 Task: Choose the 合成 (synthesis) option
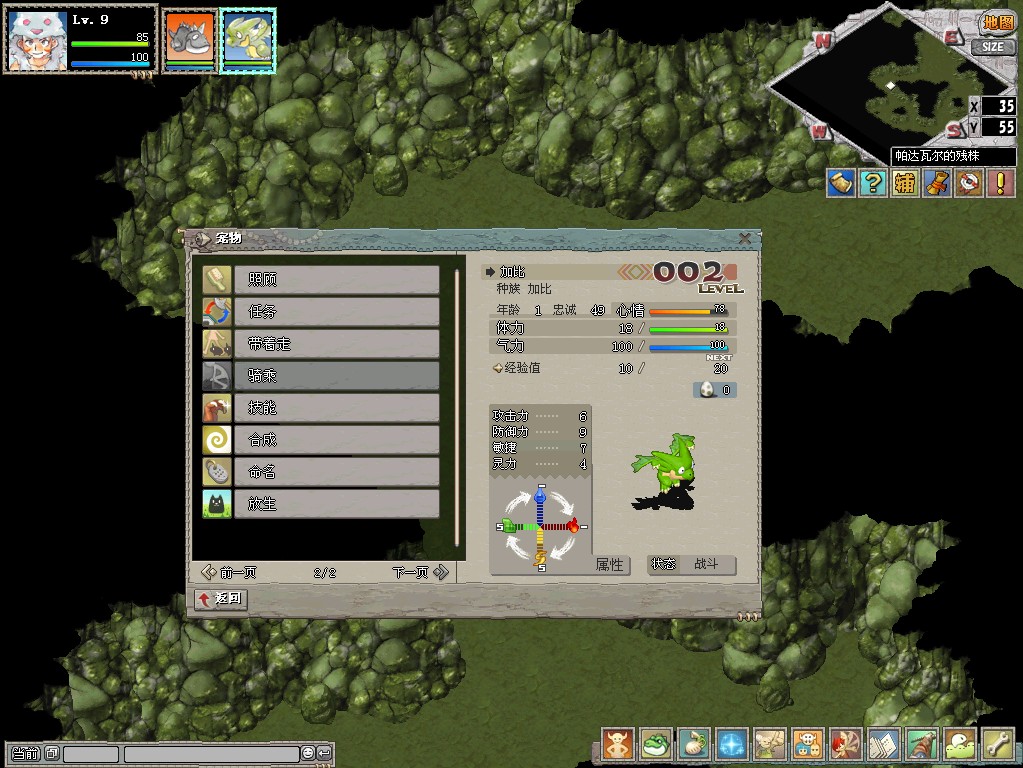click(336, 439)
